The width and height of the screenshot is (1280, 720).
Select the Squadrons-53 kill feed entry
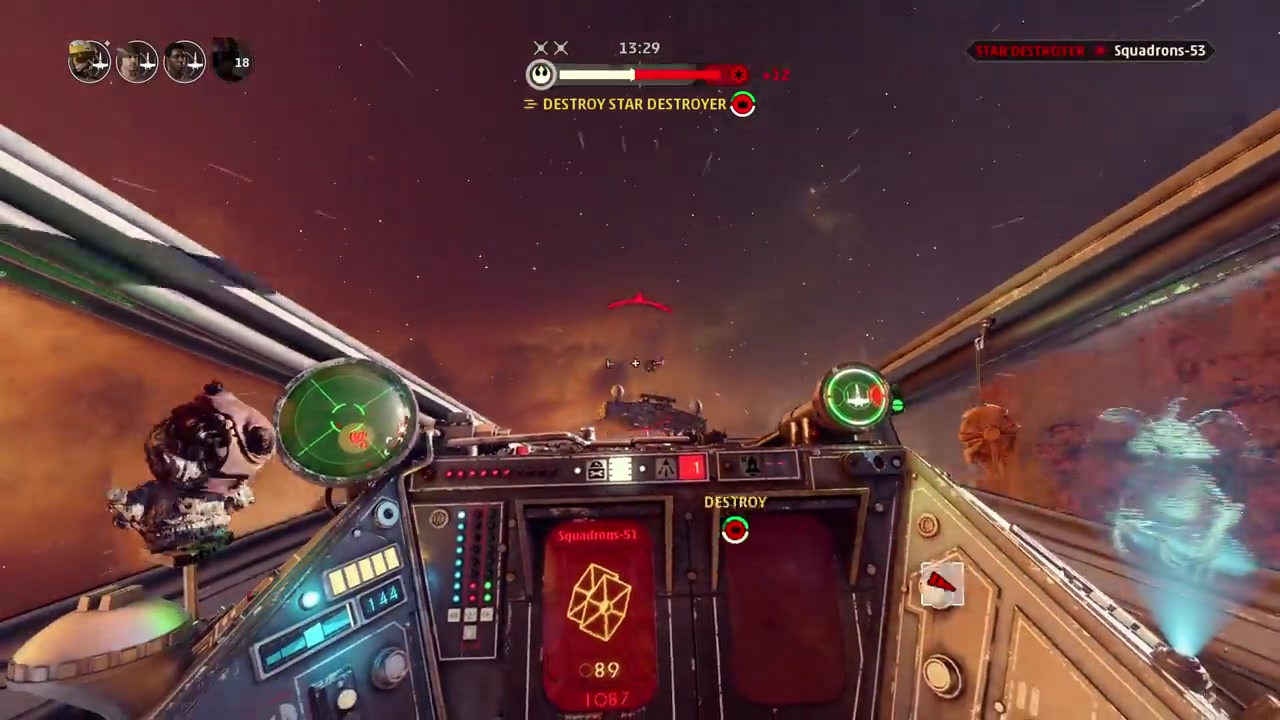coord(1158,51)
